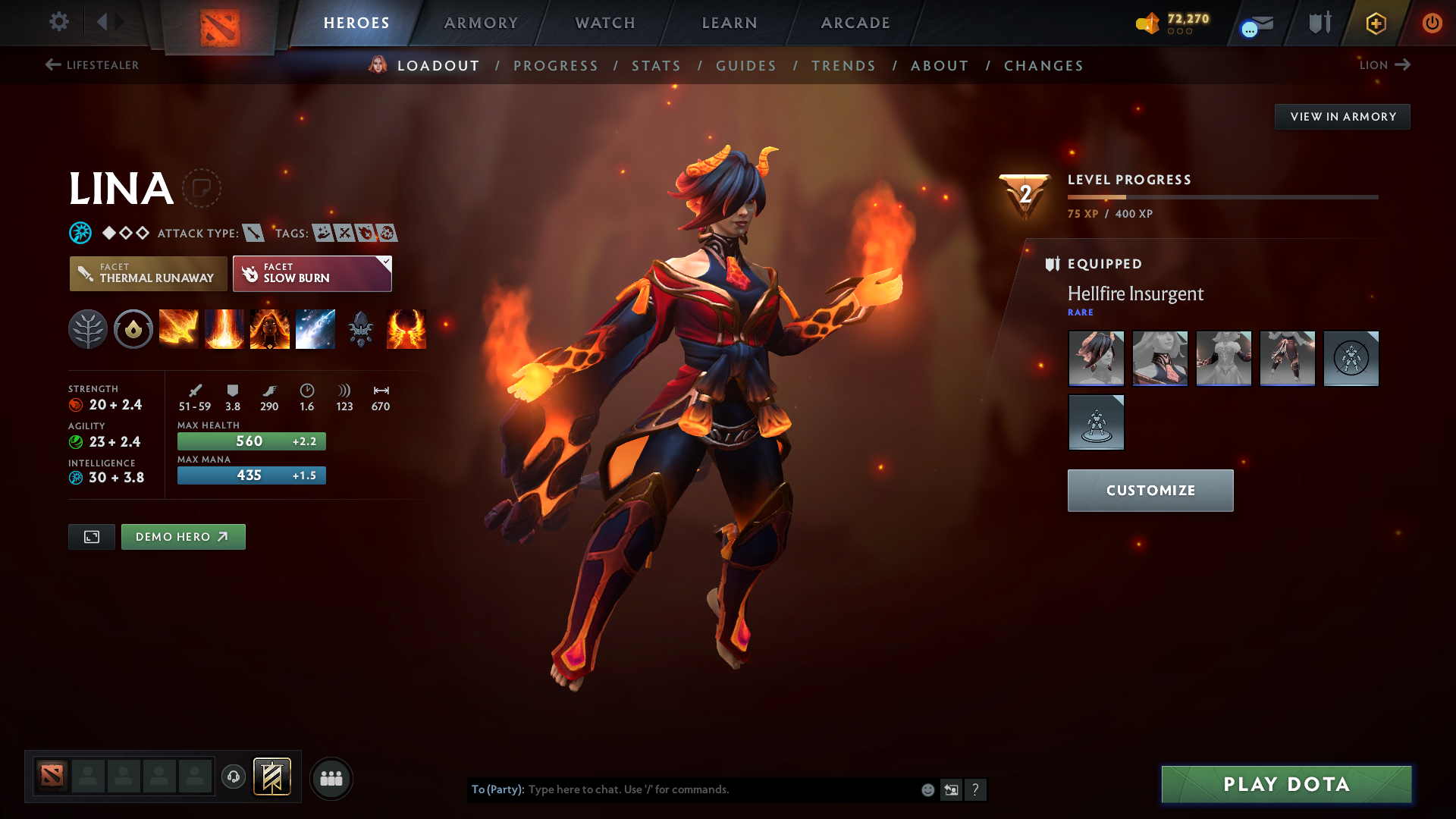Open the emoticon picker beside chat
The width and height of the screenshot is (1456, 819).
coord(927,789)
